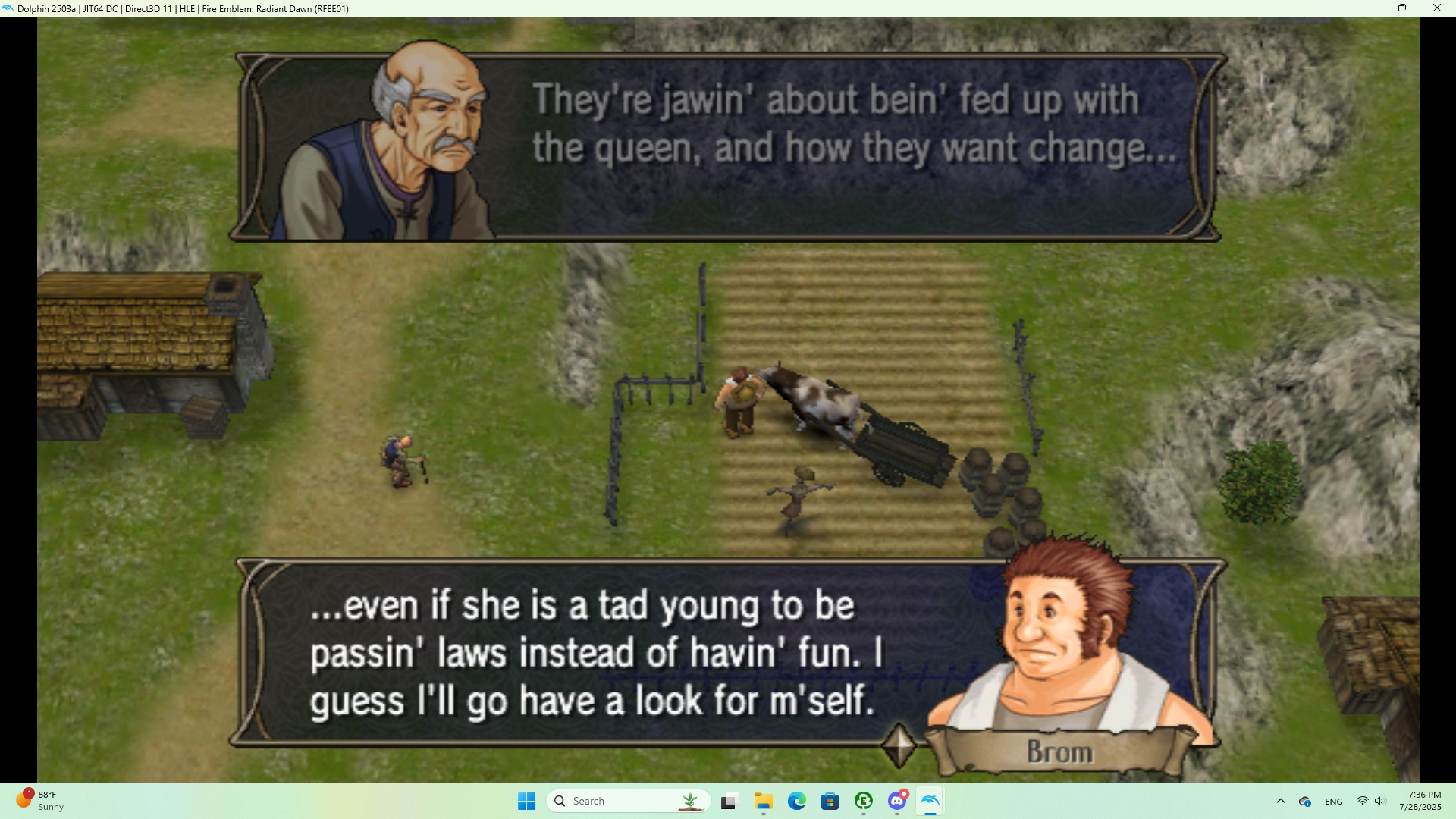The height and width of the screenshot is (819, 1456).
Task: Click the diamond continue indicator on Brom's dialogue
Action: pos(899,745)
